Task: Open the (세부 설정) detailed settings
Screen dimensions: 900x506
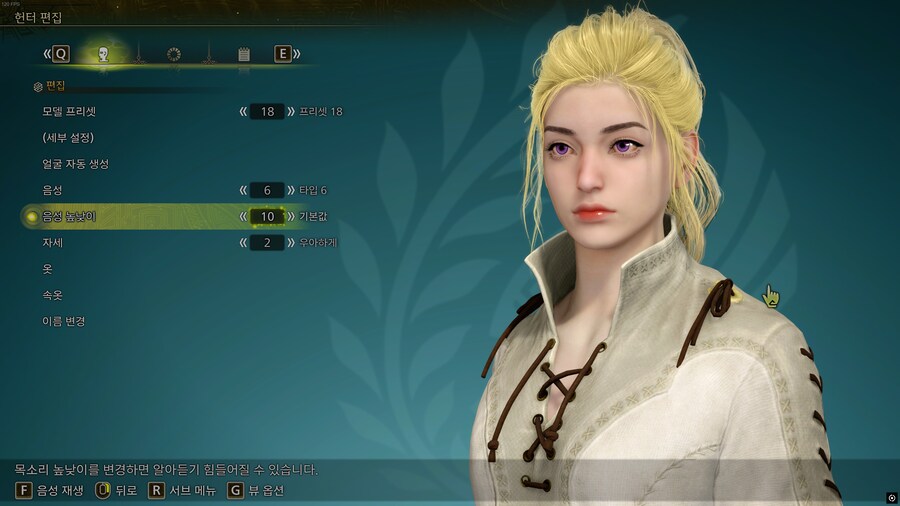Action: [x=68, y=137]
